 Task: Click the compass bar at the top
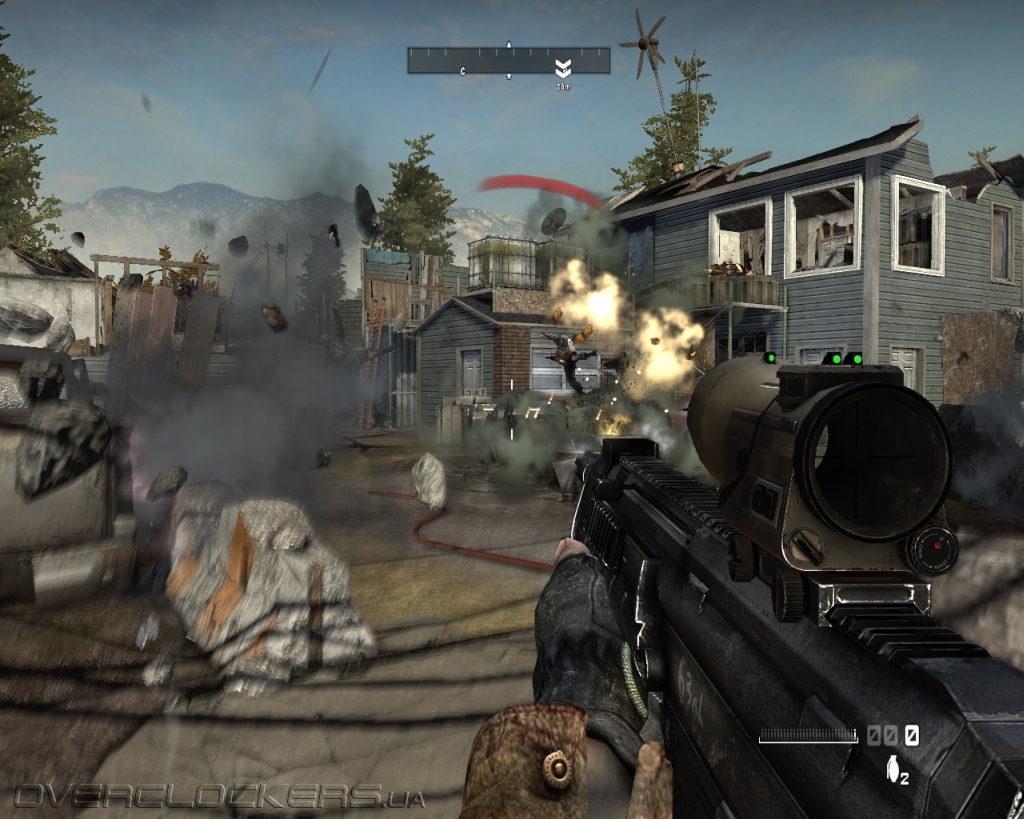508,60
